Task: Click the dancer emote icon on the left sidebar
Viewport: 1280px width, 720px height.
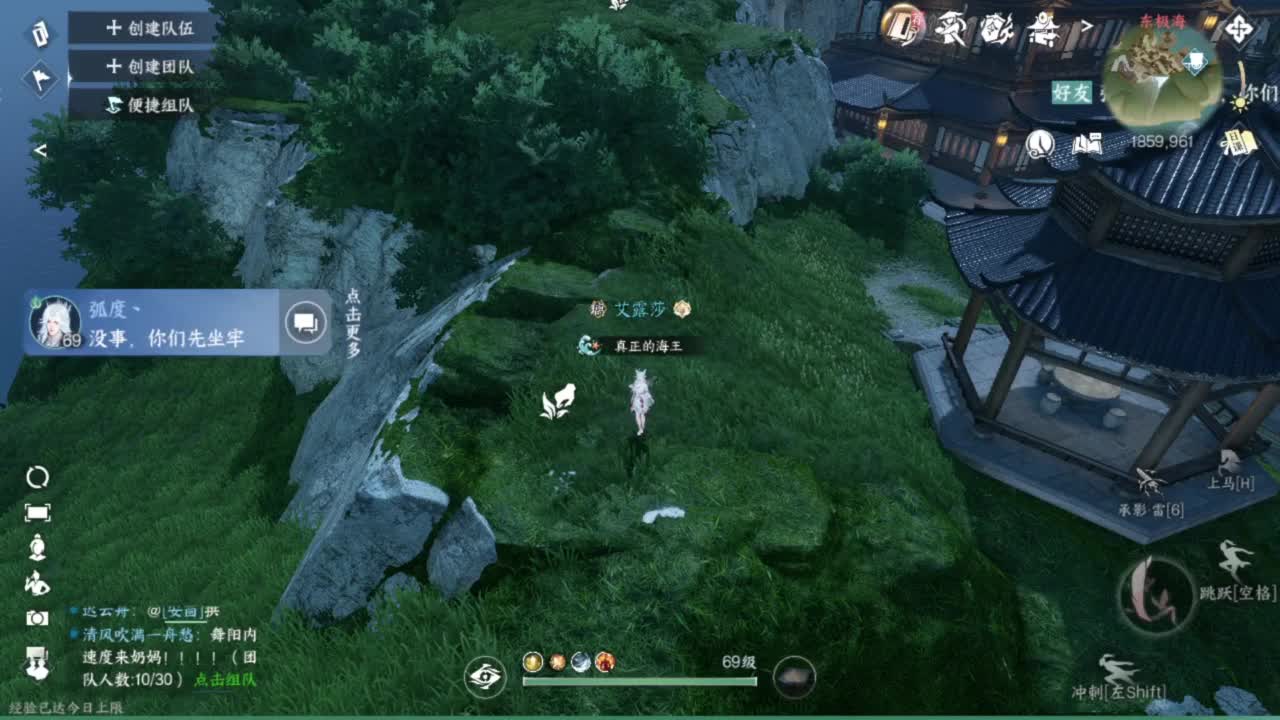Action: [x=37, y=584]
